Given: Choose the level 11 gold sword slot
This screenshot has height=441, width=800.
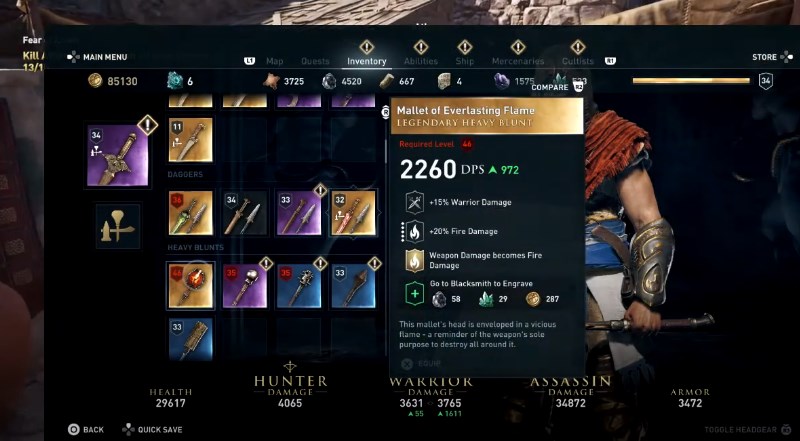Looking at the screenshot, I should point(190,140).
